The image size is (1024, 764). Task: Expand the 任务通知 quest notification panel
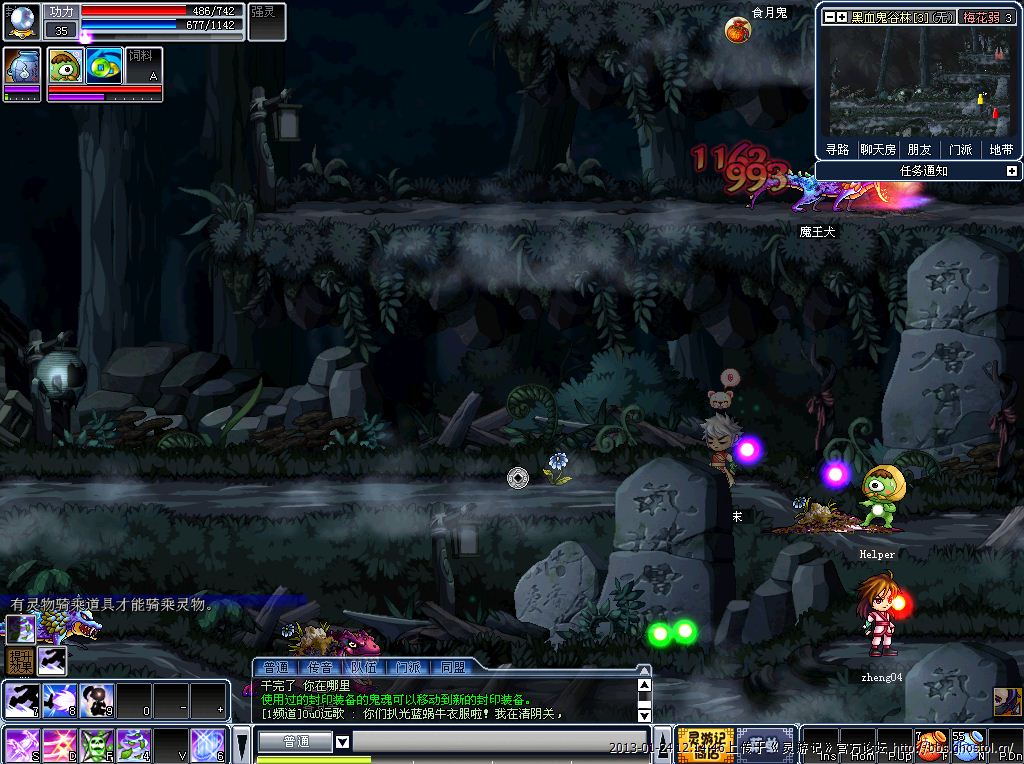click(x=1011, y=171)
